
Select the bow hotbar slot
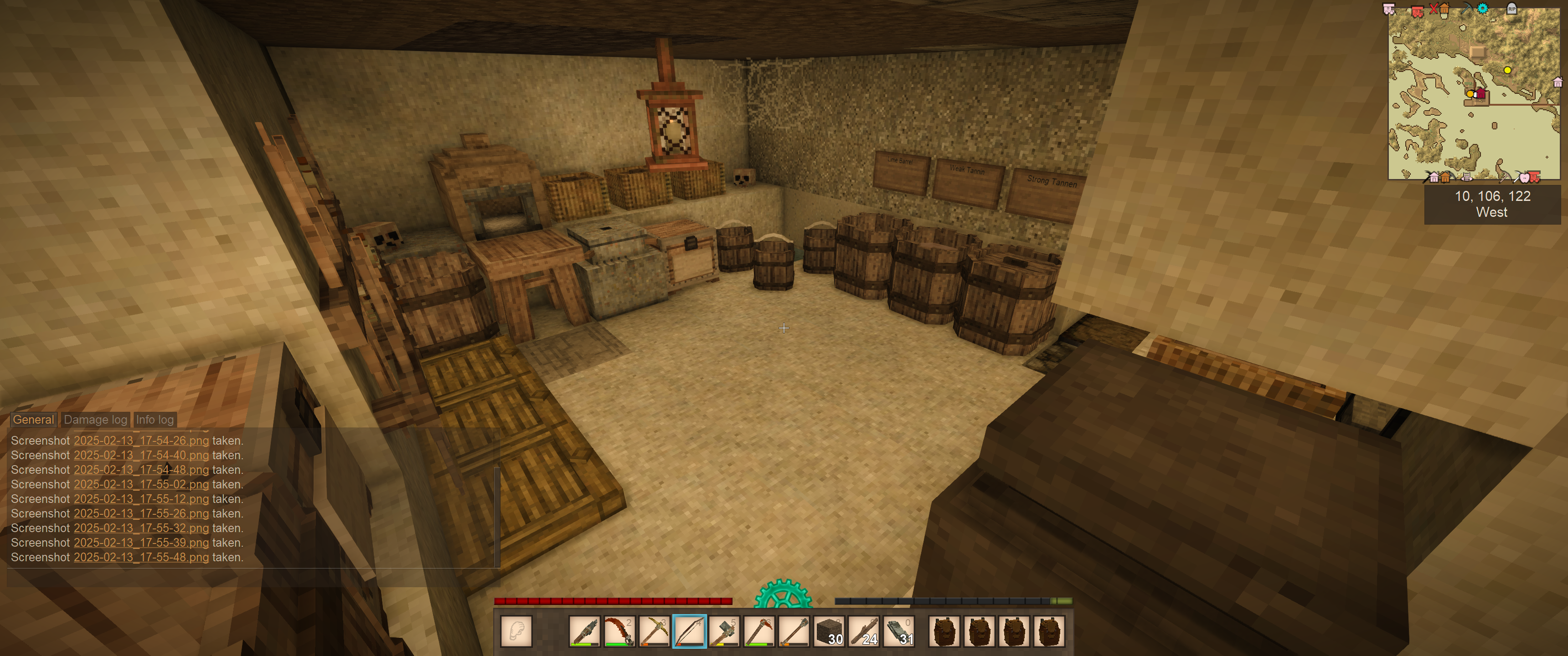coord(689,631)
